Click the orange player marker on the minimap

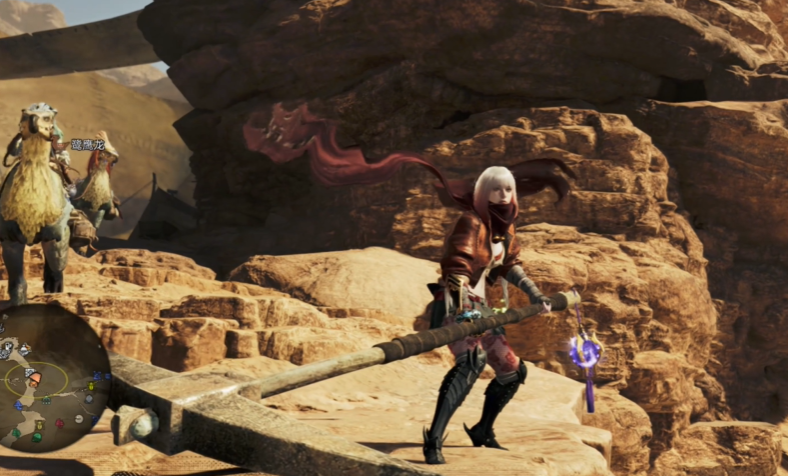coord(35,380)
